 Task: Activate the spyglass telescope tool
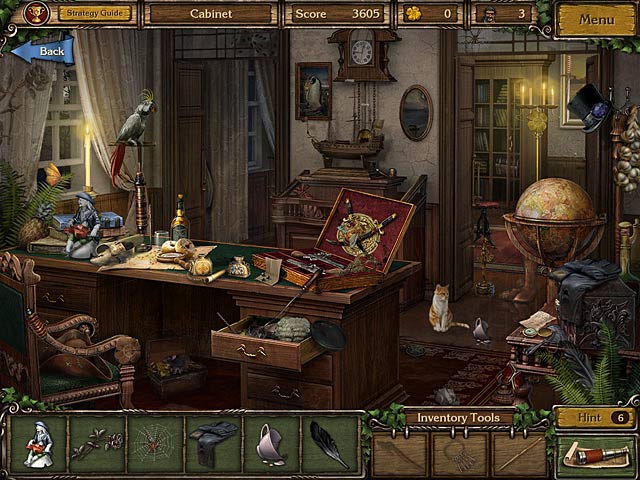pyautogui.click(x=596, y=454)
